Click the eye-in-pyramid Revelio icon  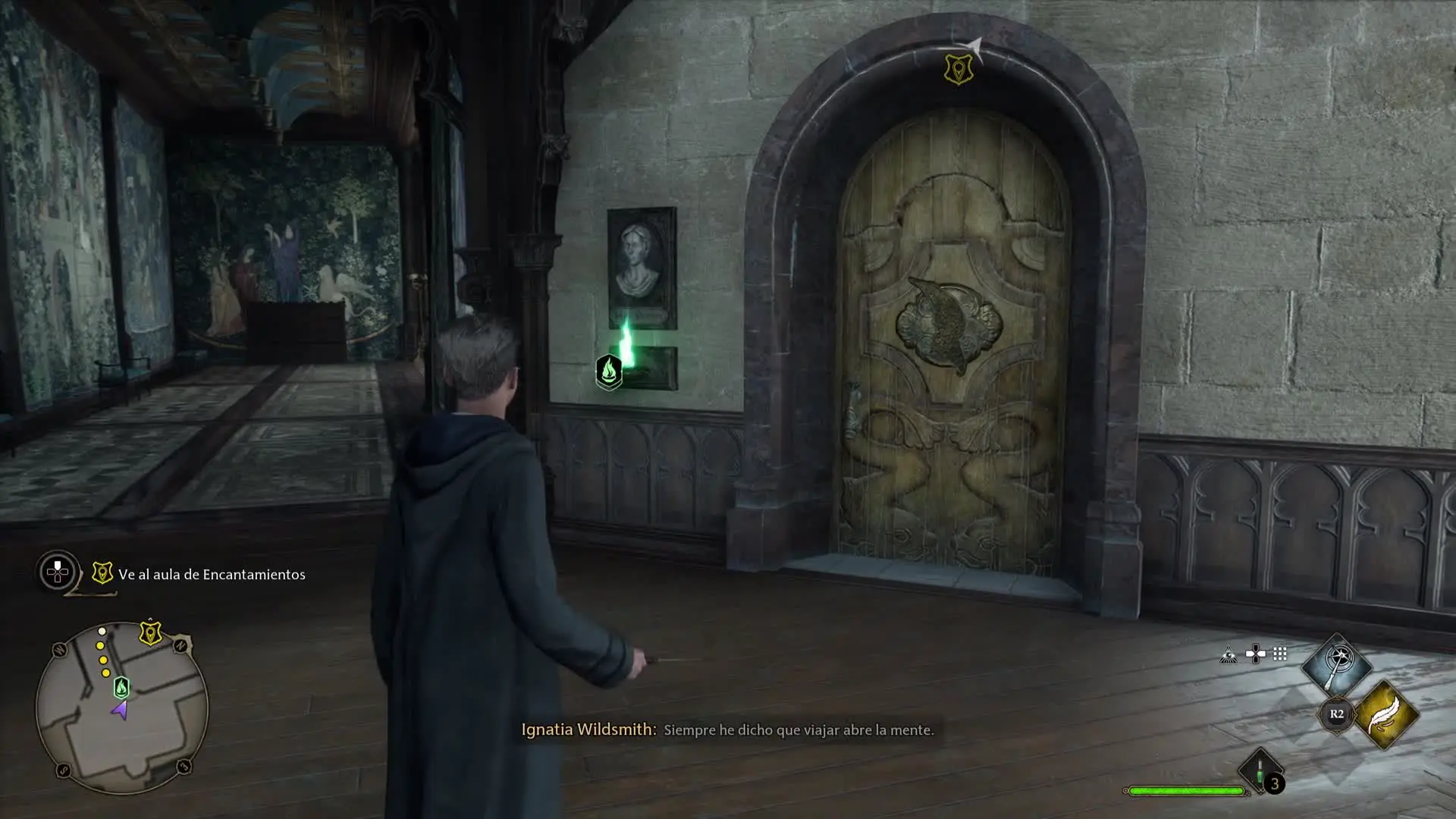pyautogui.click(x=1228, y=654)
